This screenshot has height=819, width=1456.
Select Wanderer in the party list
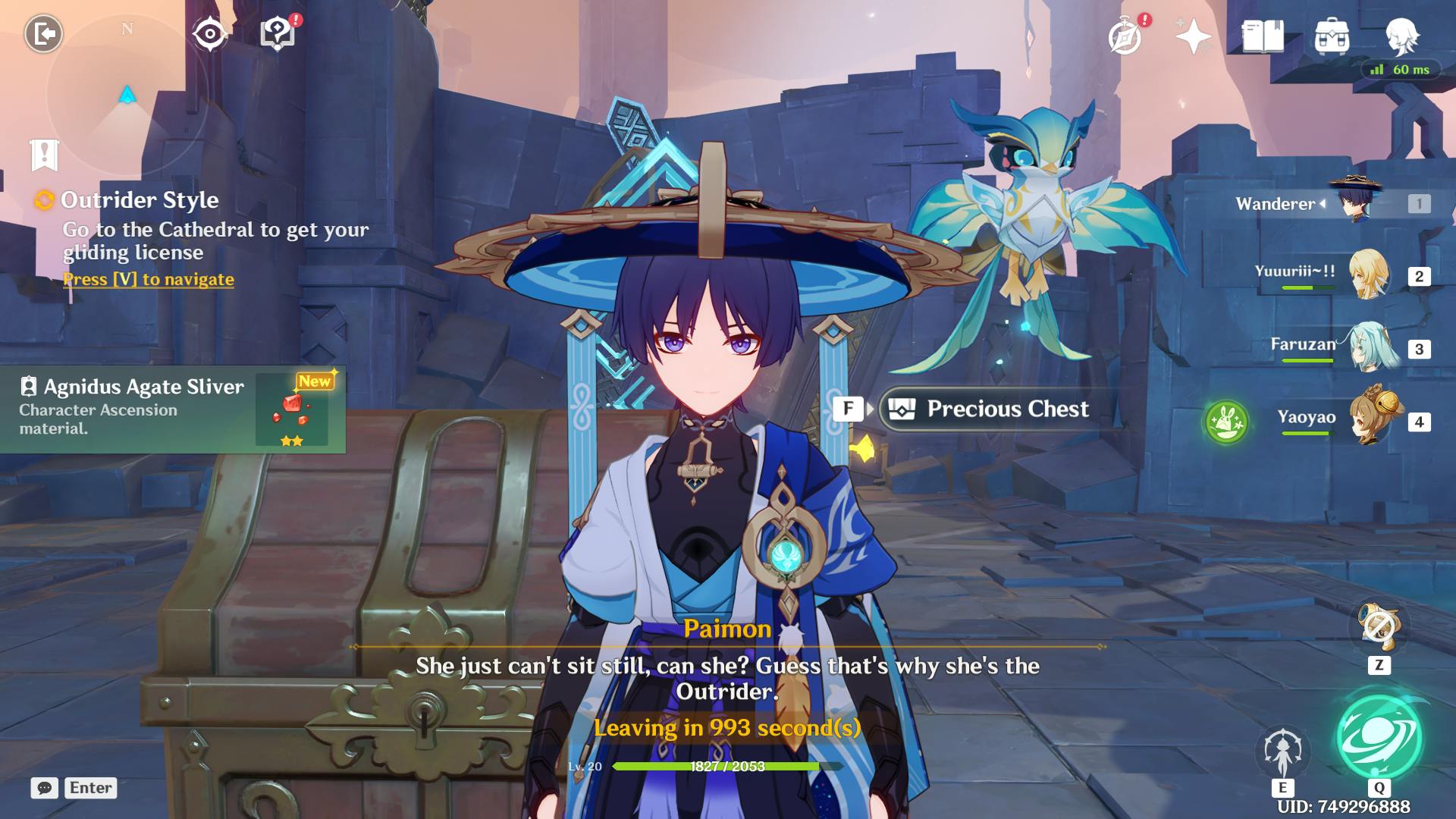(1335, 203)
